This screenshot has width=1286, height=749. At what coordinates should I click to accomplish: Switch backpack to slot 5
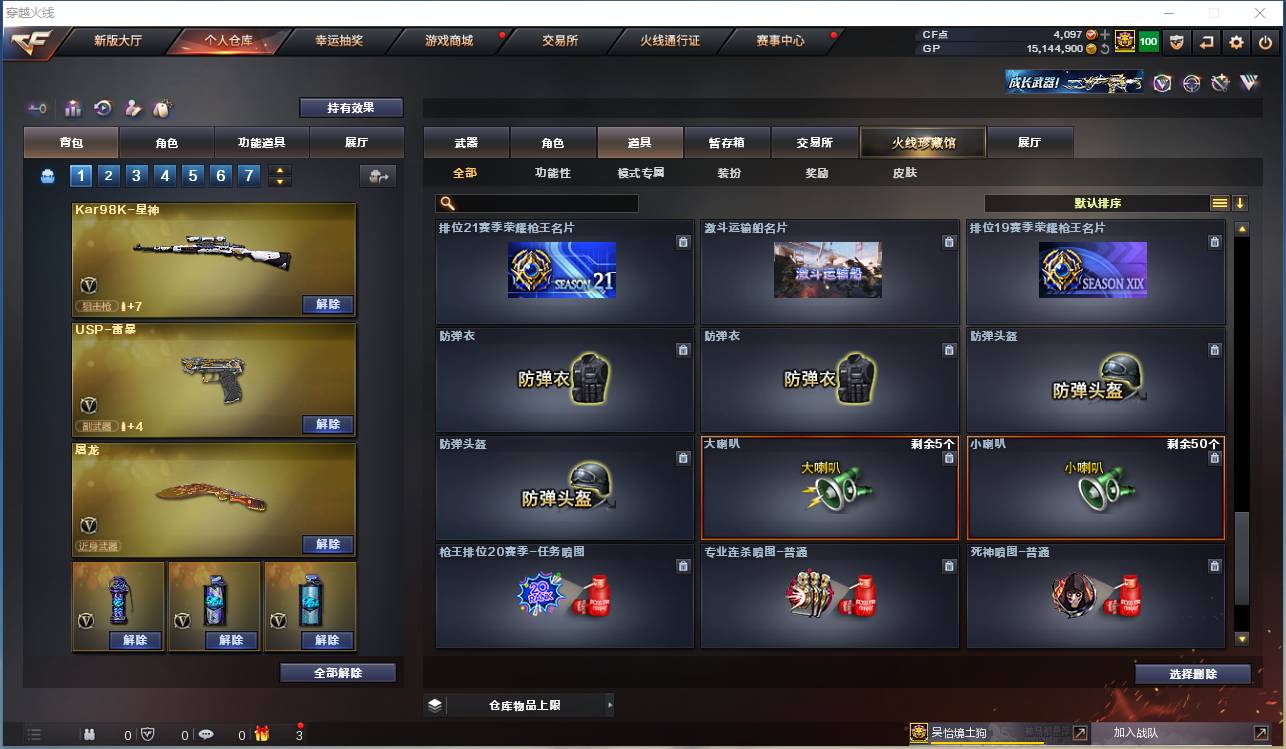pyautogui.click(x=192, y=175)
